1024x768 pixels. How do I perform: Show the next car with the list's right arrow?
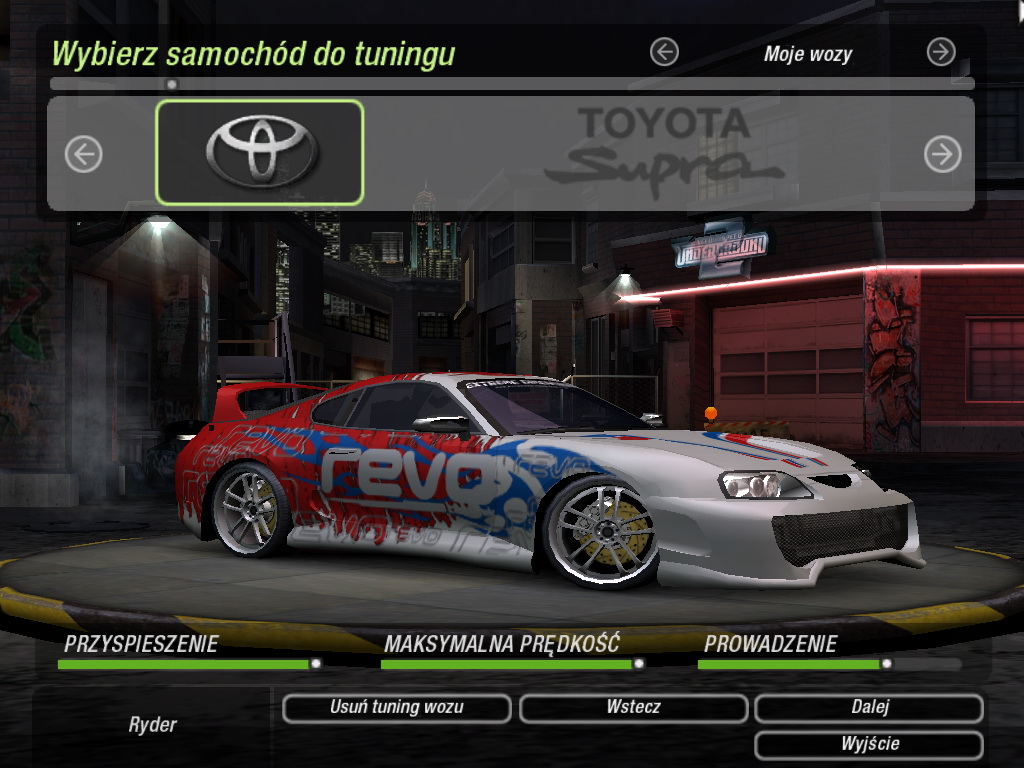[x=942, y=154]
